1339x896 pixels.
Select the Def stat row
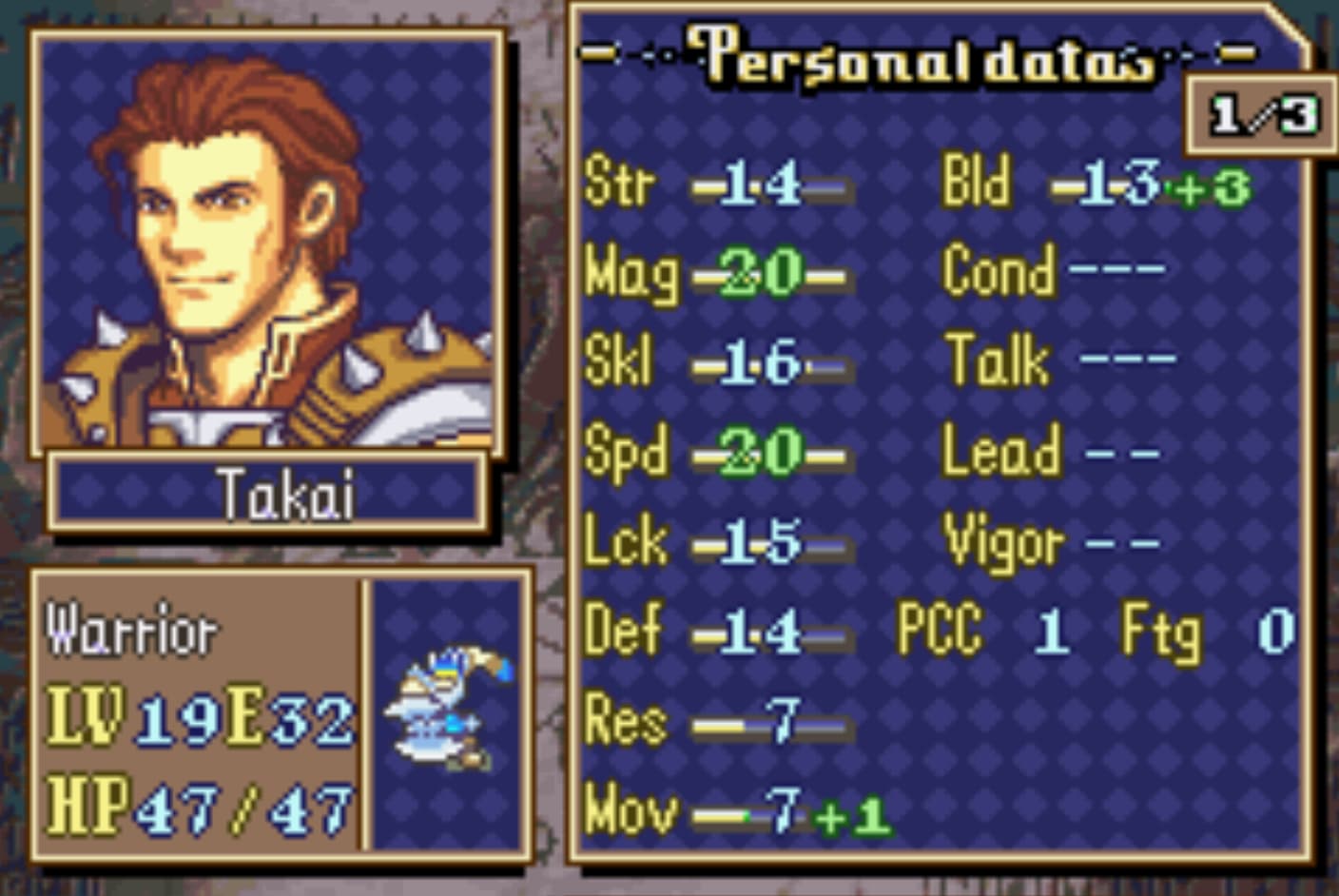718,632
